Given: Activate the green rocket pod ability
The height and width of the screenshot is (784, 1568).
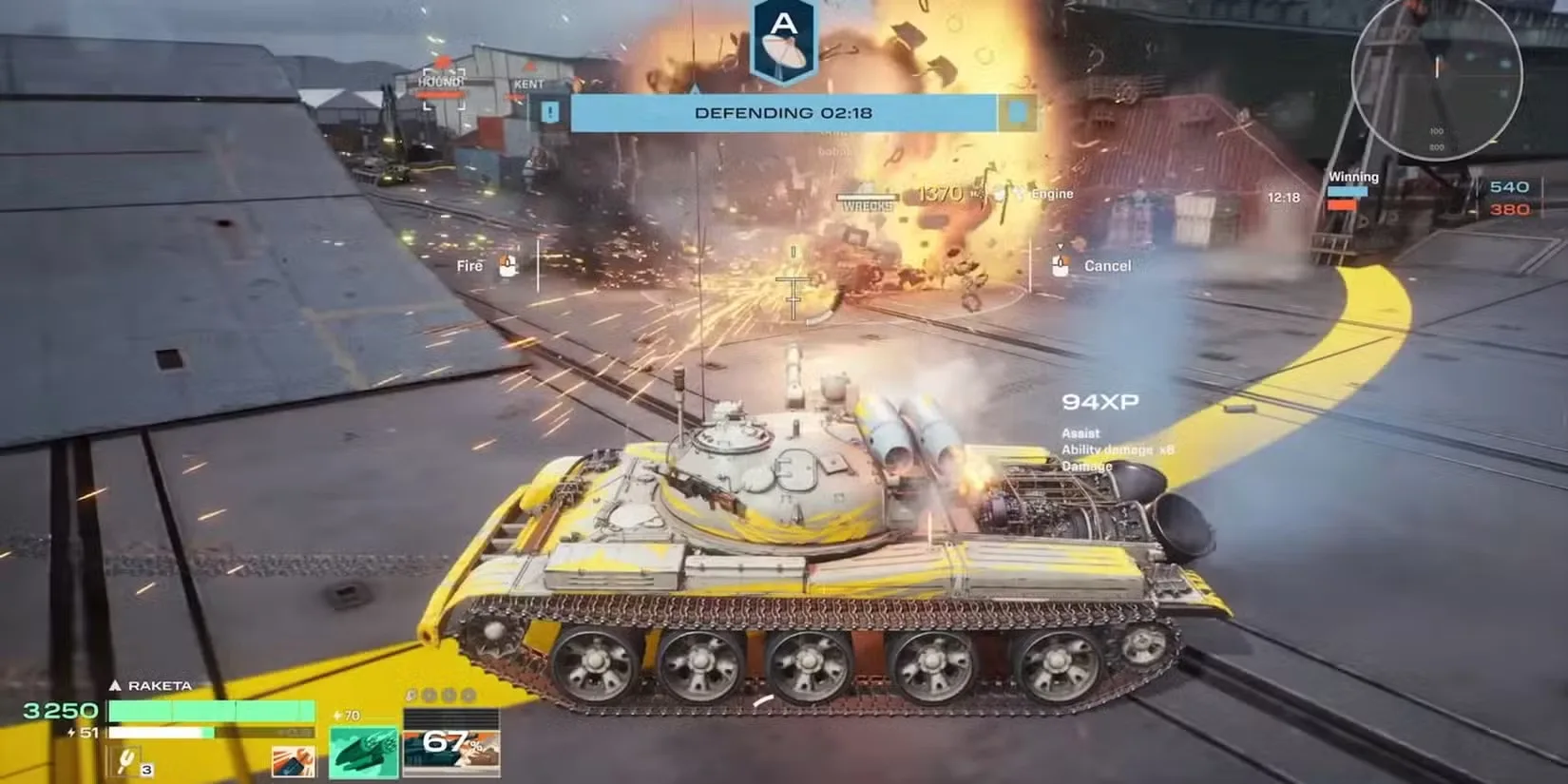Looking at the screenshot, I should [x=364, y=754].
